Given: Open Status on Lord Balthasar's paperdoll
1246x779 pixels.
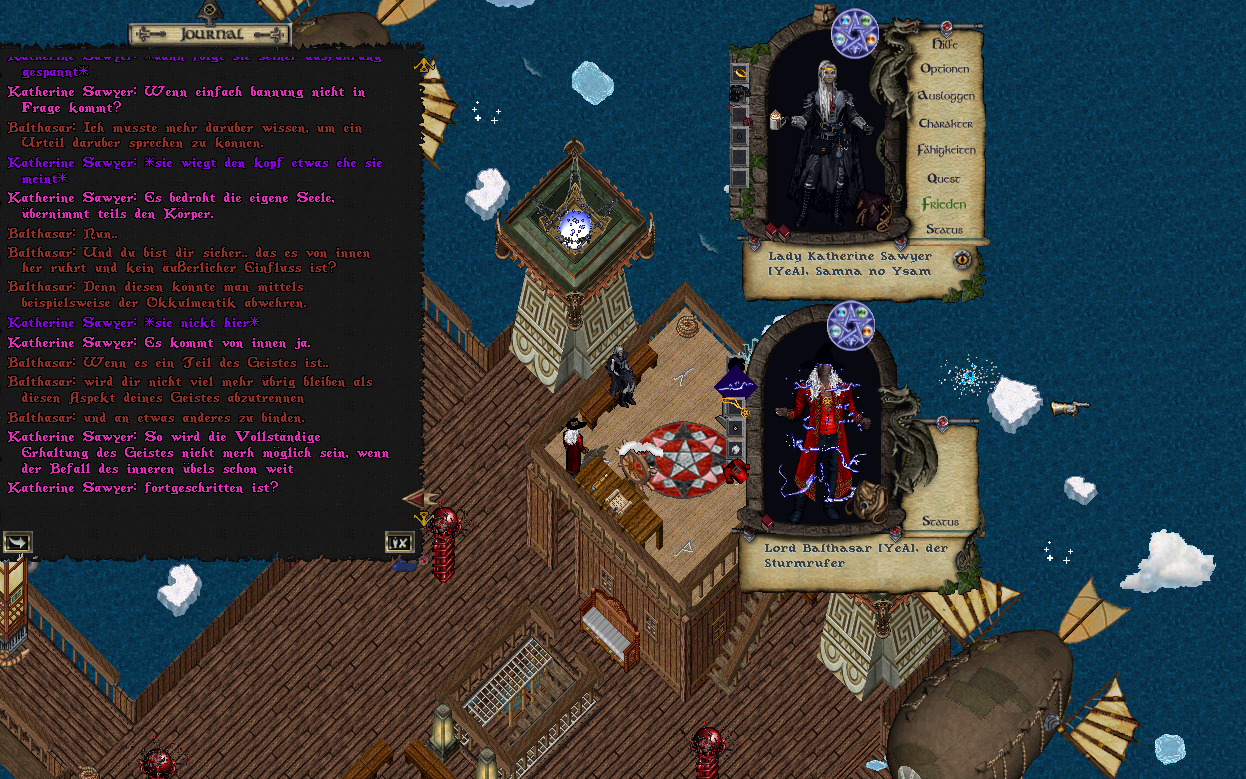Looking at the screenshot, I should [940, 521].
